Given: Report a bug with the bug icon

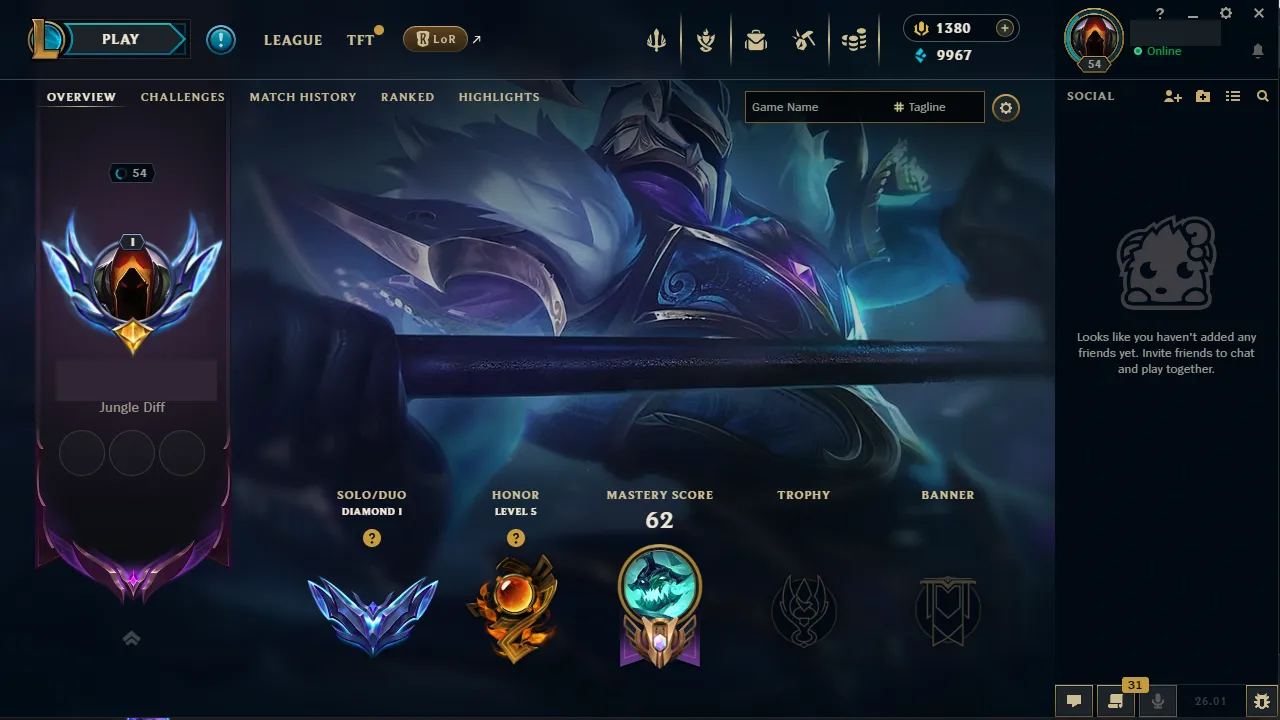Looking at the screenshot, I should pyautogui.click(x=1262, y=701).
